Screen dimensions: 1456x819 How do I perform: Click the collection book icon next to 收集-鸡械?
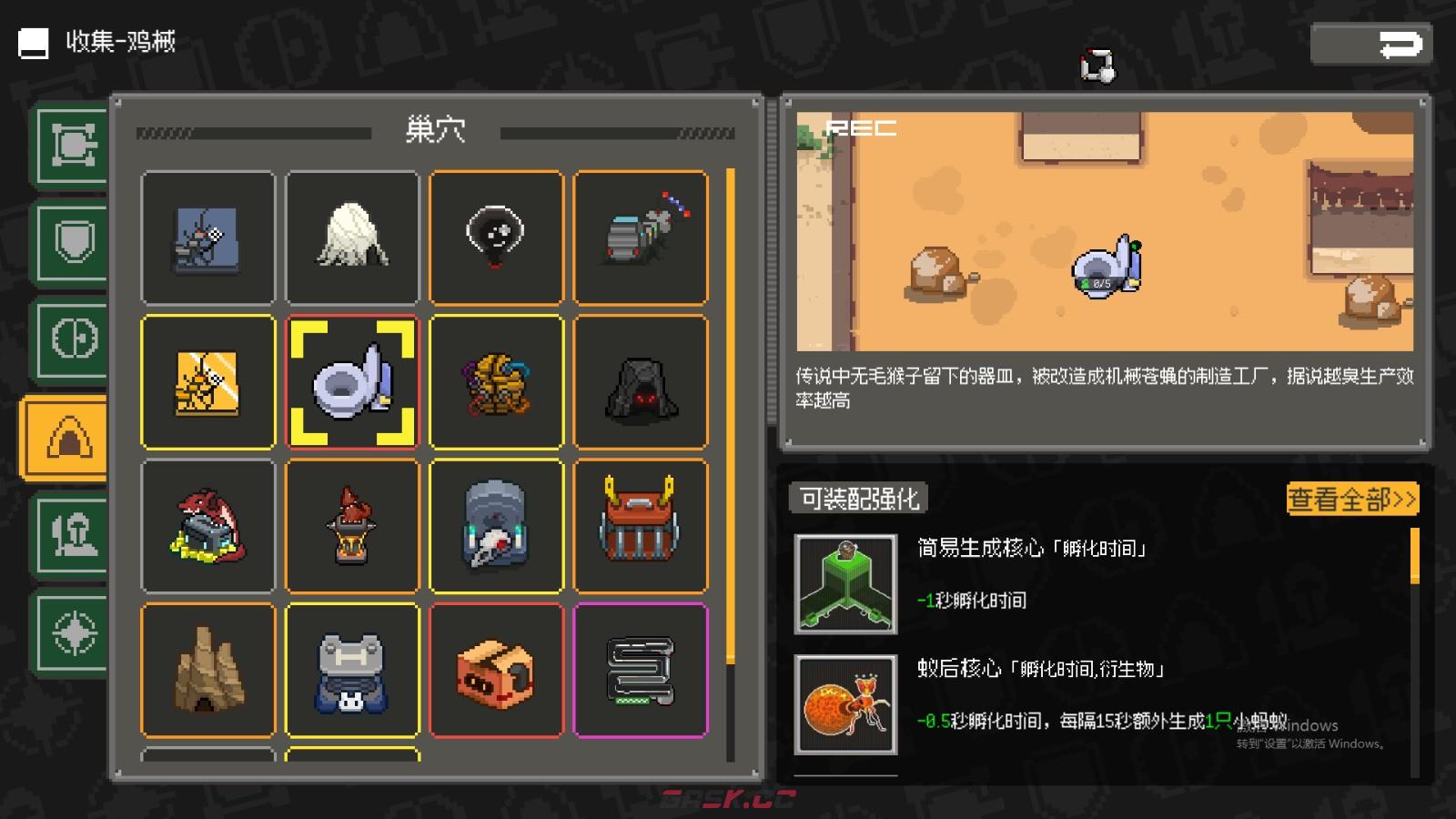32,41
